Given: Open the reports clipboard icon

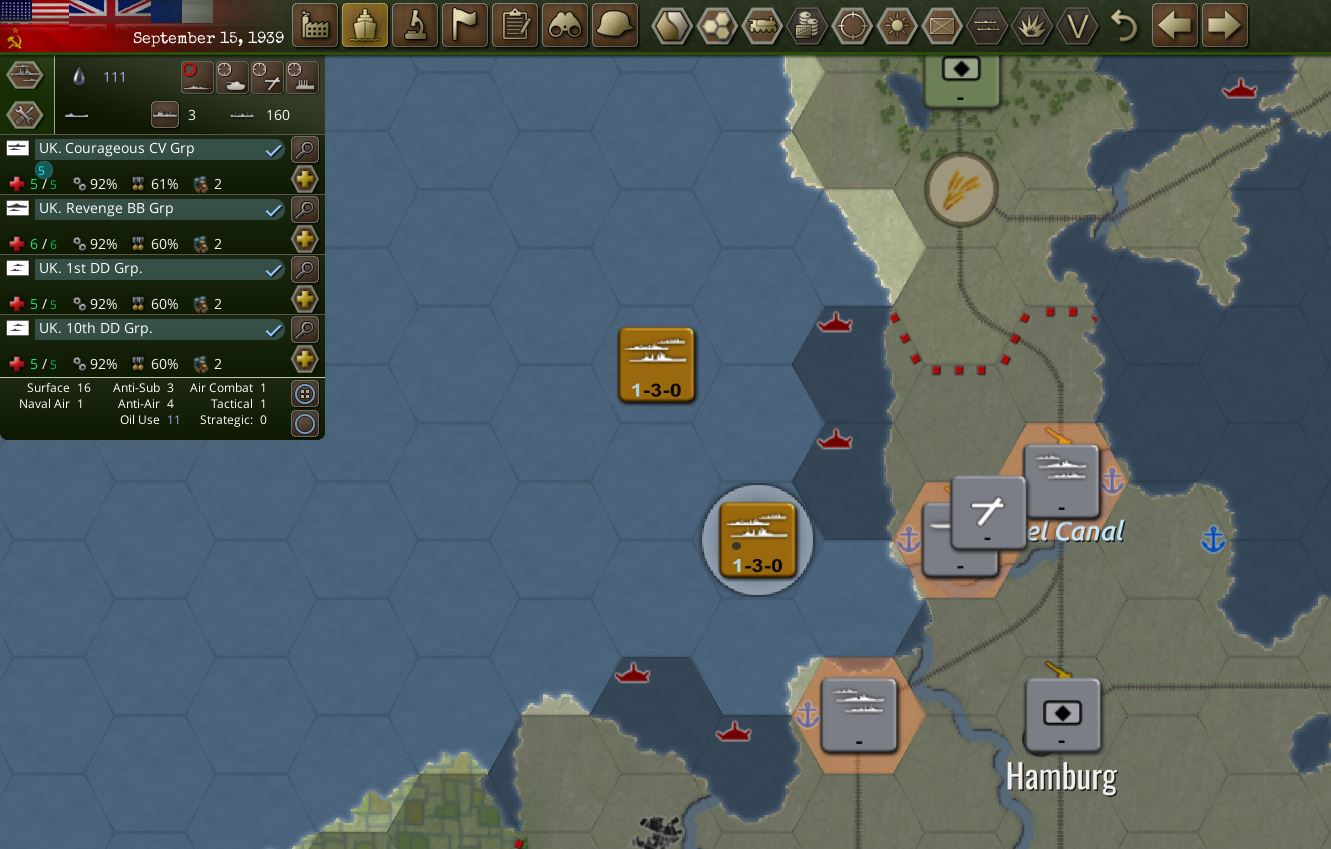Looking at the screenshot, I should pos(514,25).
